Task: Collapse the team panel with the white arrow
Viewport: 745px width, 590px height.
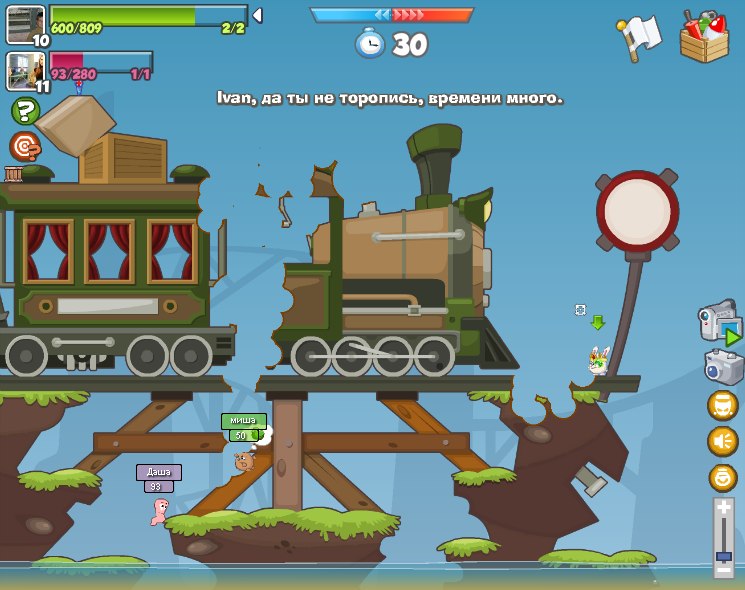Action: [x=257, y=15]
